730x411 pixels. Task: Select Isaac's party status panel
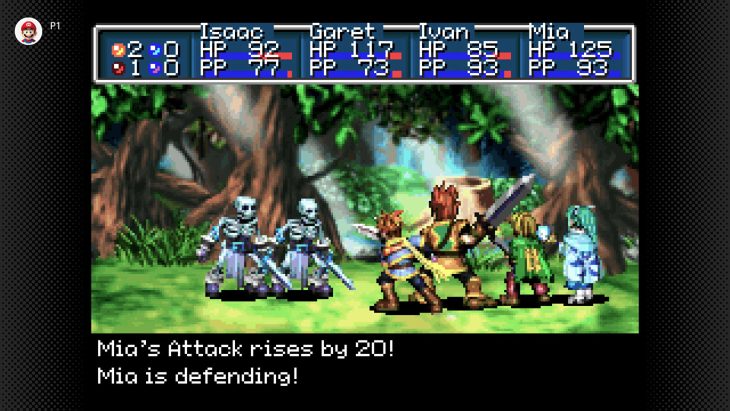point(247,53)
